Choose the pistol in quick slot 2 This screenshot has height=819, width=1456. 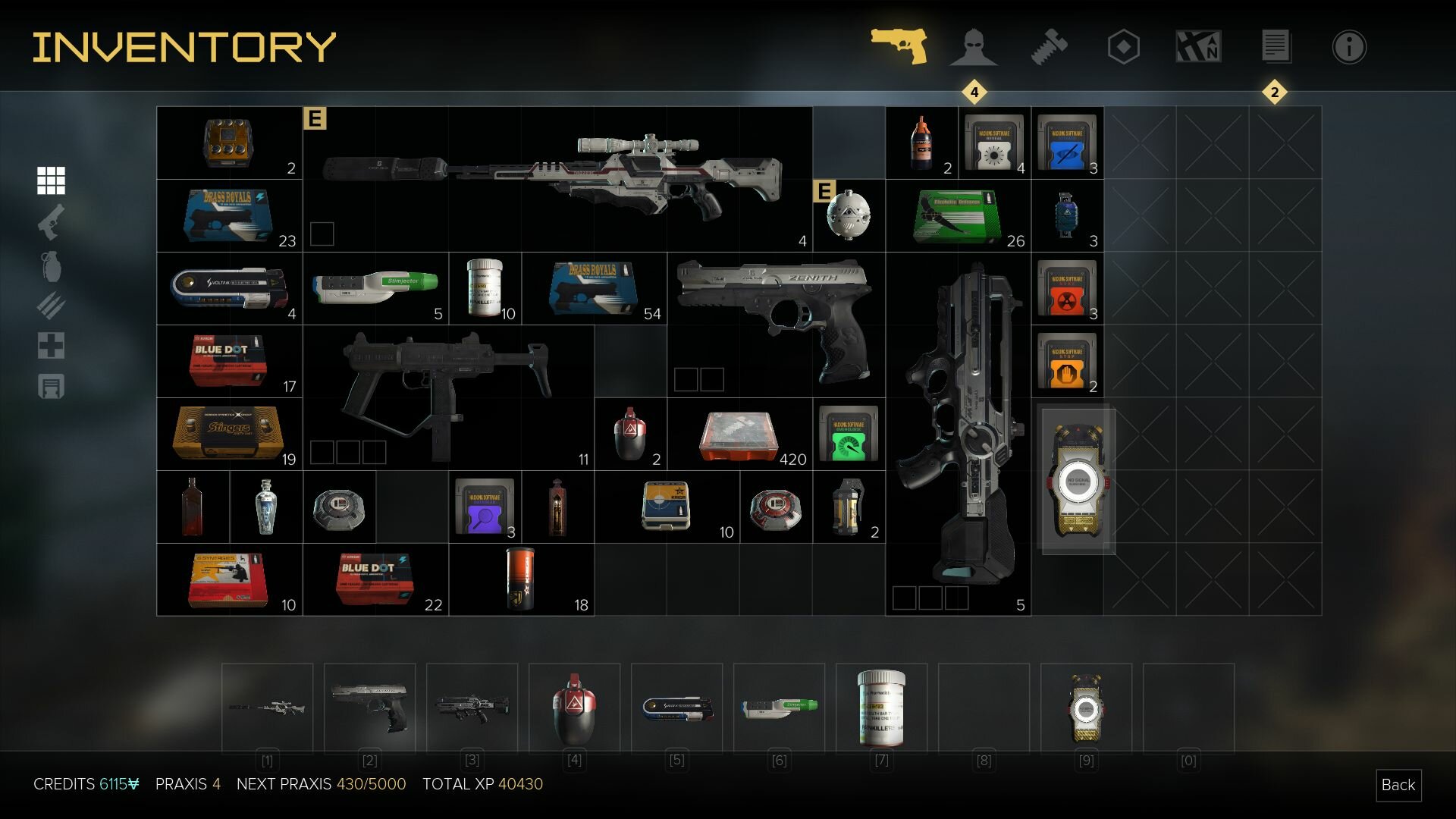[x=369, y=708]
